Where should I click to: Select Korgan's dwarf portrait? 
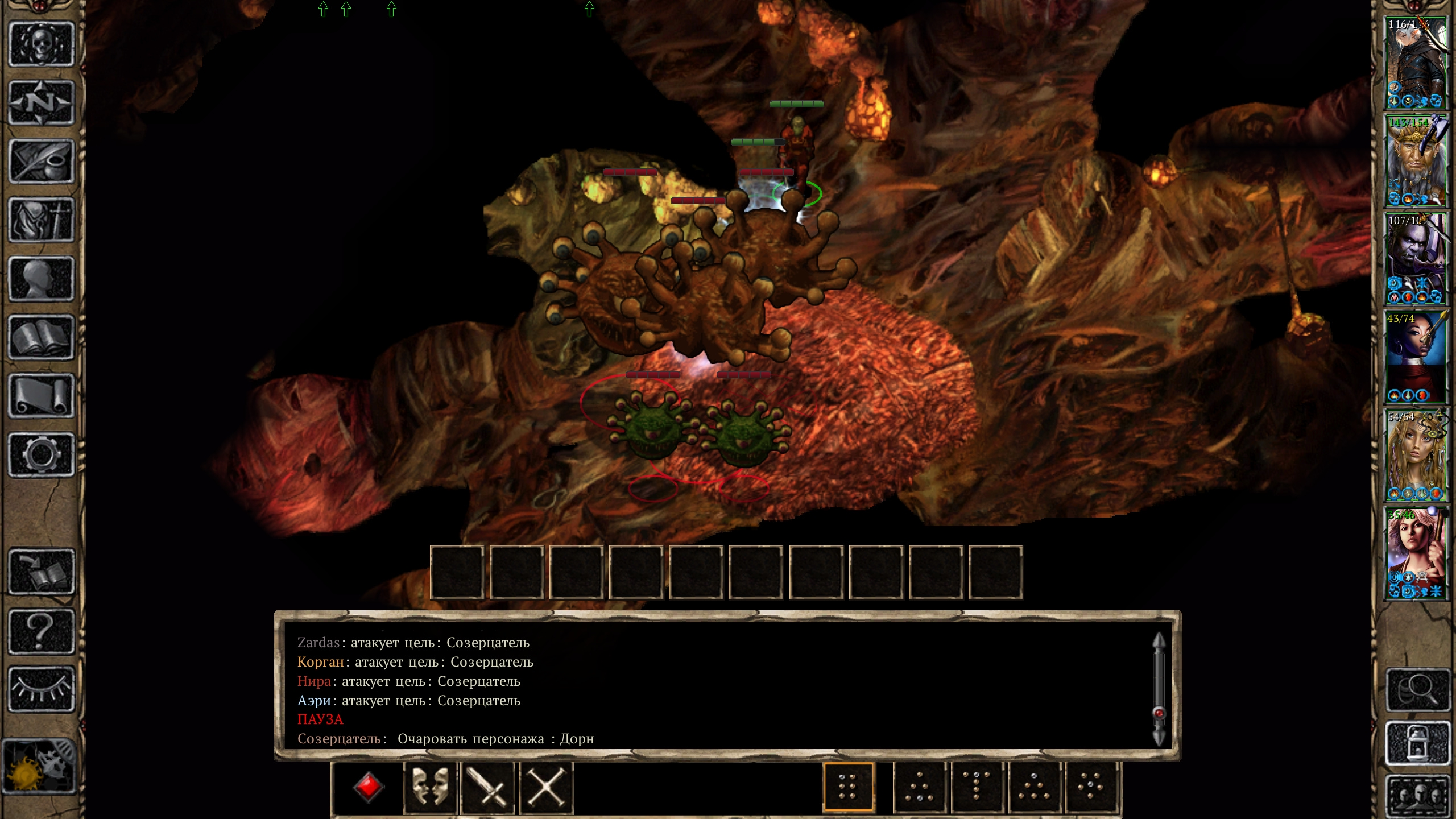click(1415, 162)
